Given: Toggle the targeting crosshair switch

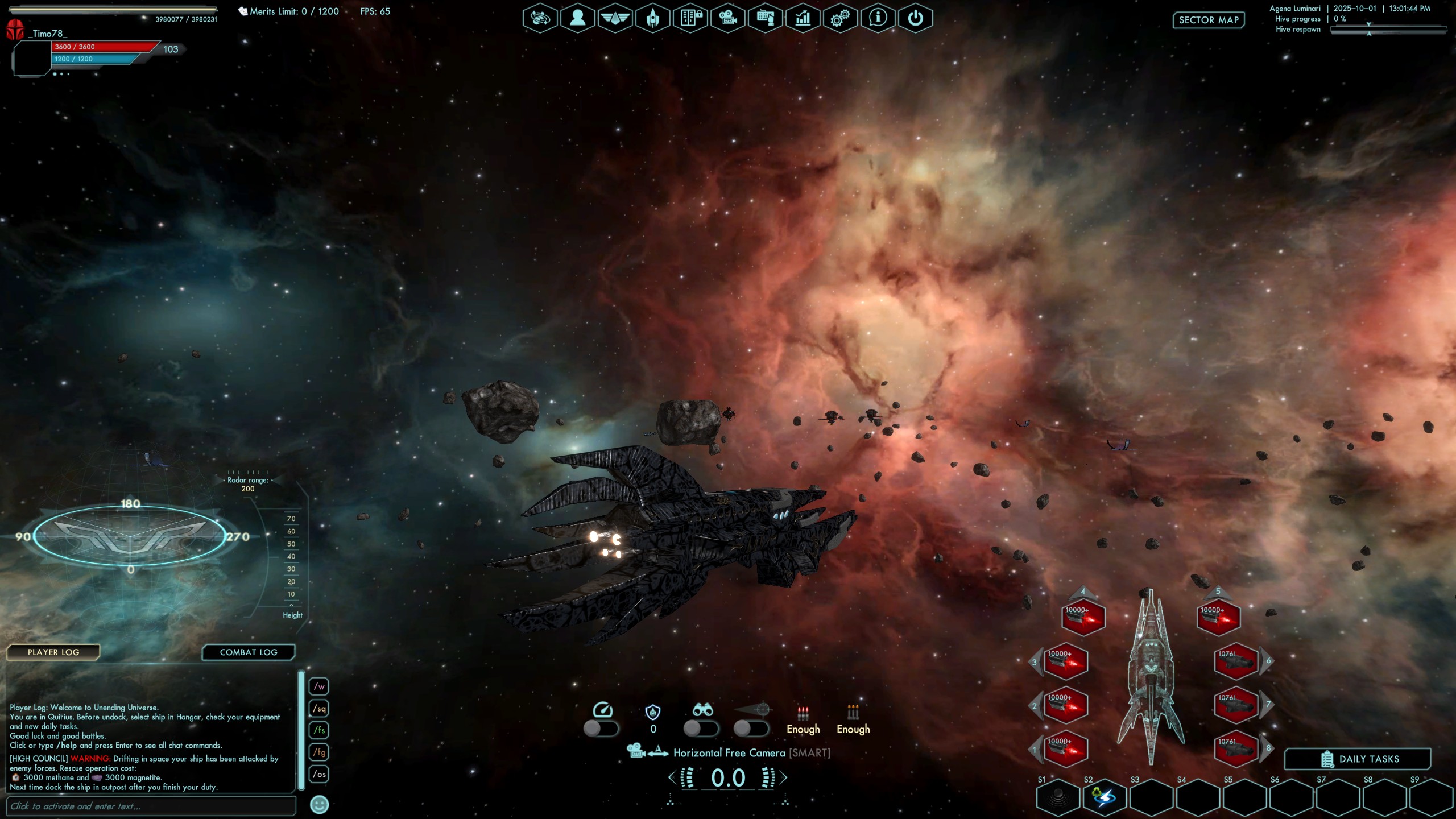Looking at the screenshot, I should [751, 729].
